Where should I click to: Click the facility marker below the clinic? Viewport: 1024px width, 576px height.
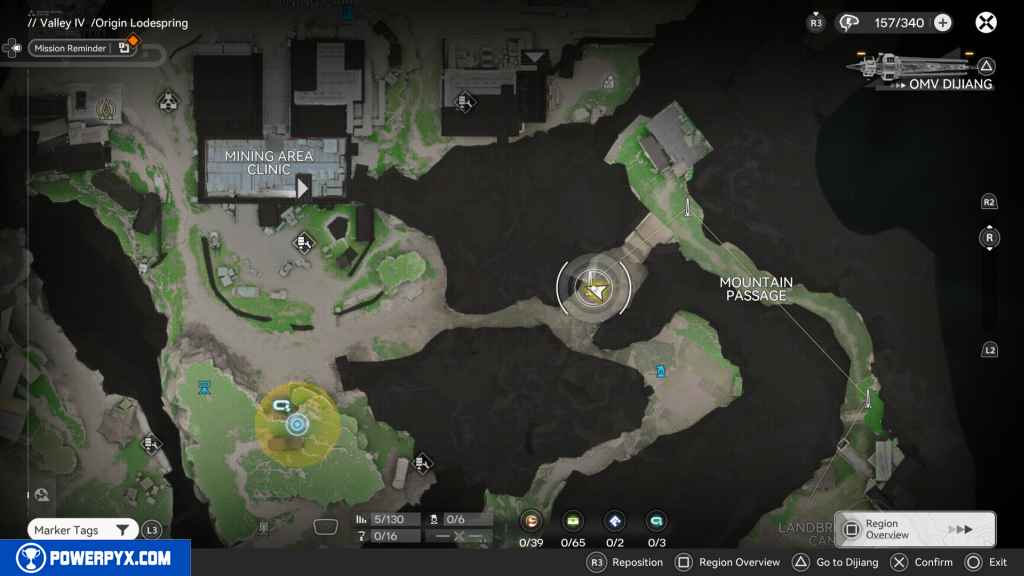(x=305, y=242)
